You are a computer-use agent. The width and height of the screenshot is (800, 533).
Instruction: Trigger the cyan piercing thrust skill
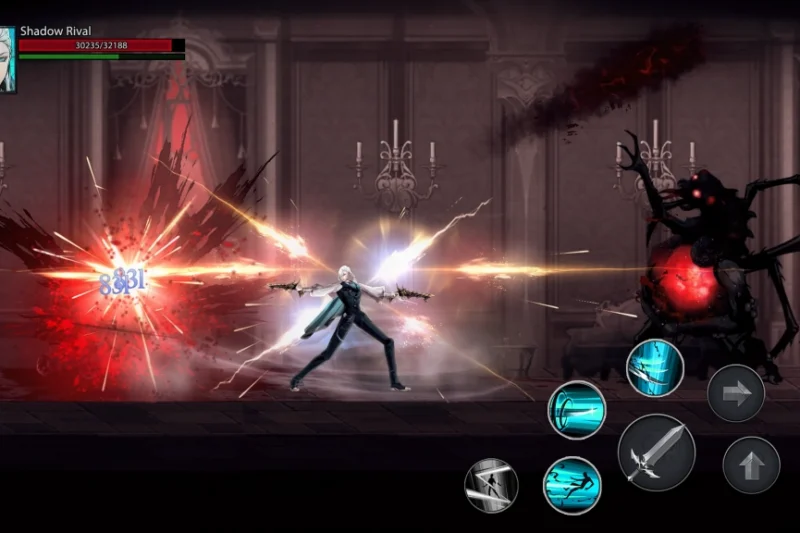576,410
